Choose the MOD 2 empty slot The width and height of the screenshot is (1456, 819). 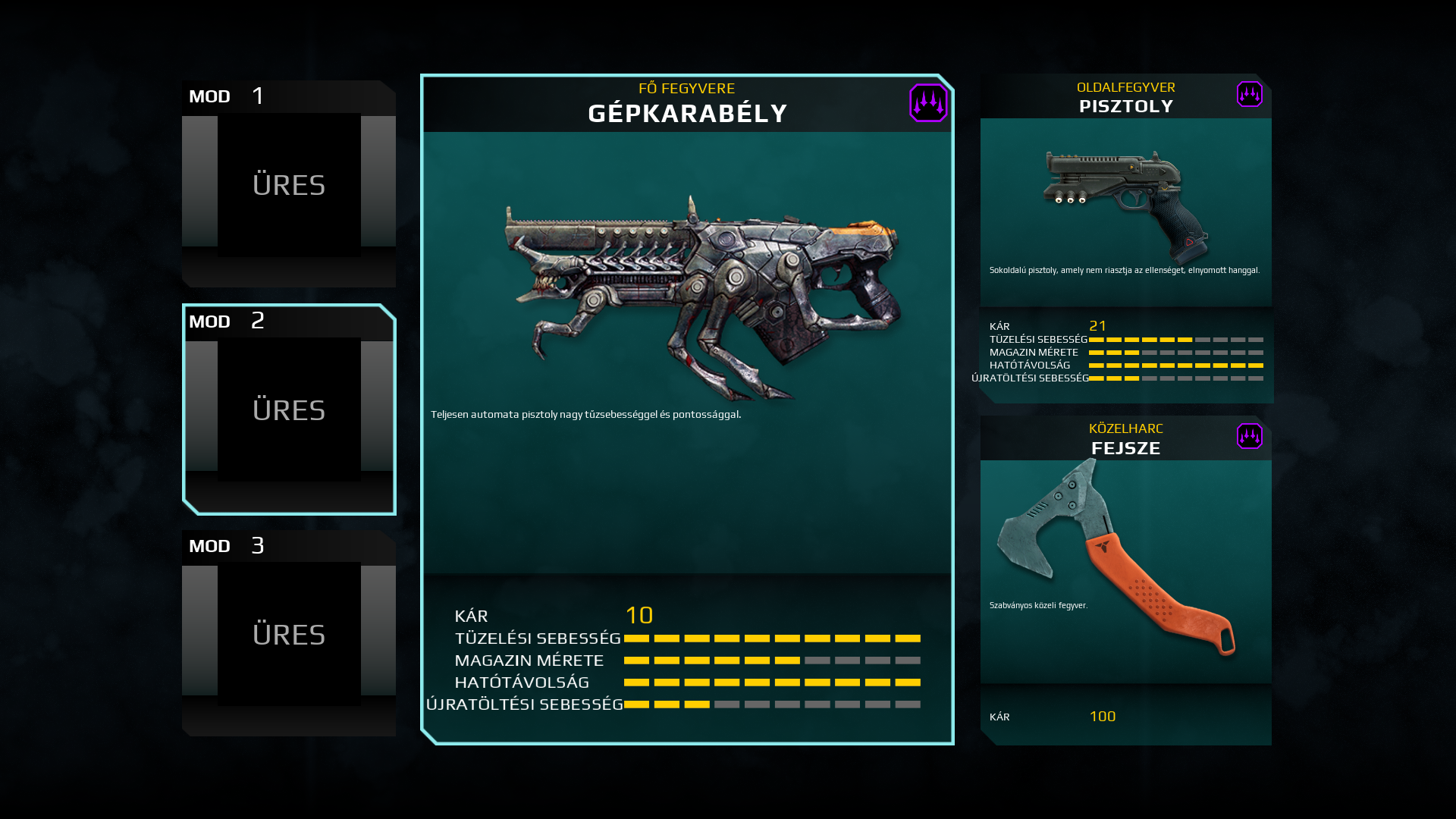coord(289,410)
